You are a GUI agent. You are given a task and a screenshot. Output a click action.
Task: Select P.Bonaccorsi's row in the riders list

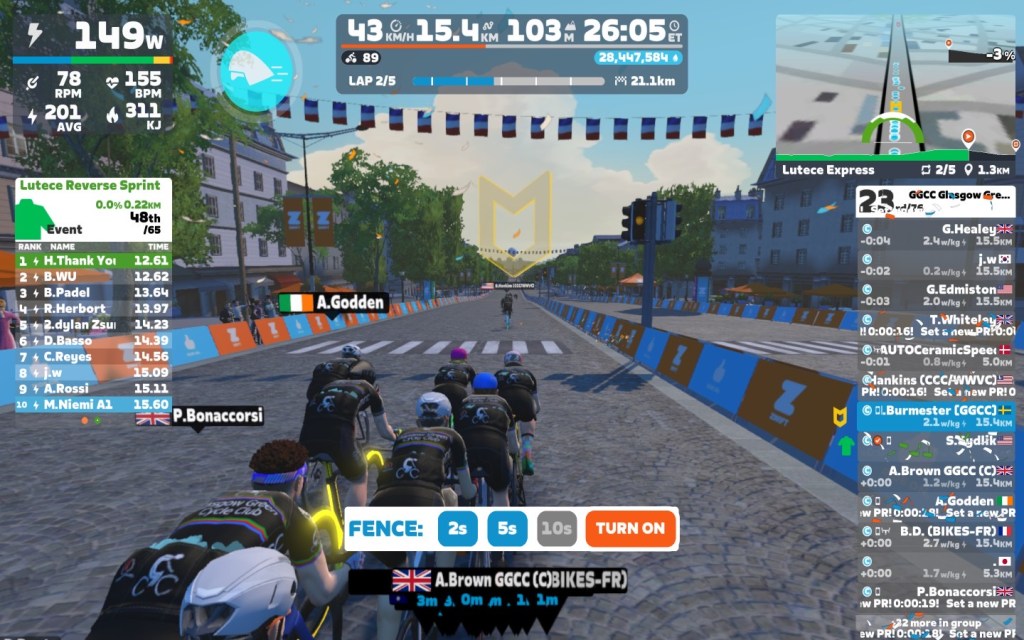point(937,597)
